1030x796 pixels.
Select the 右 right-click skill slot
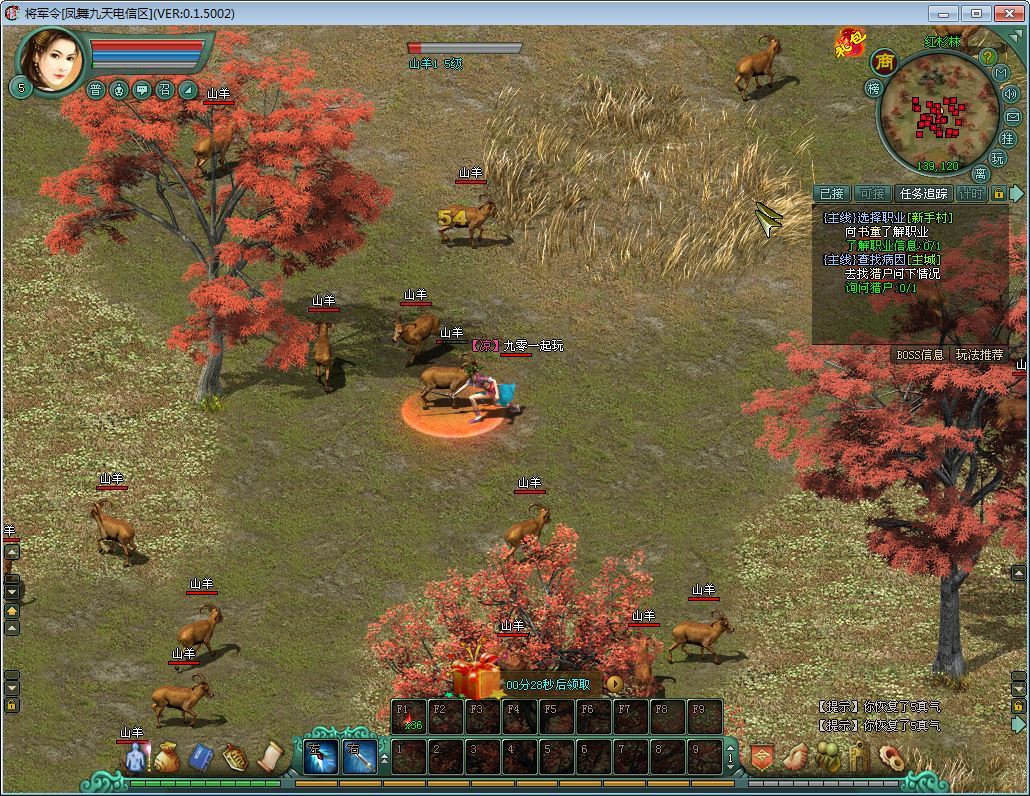click(359, 756)
